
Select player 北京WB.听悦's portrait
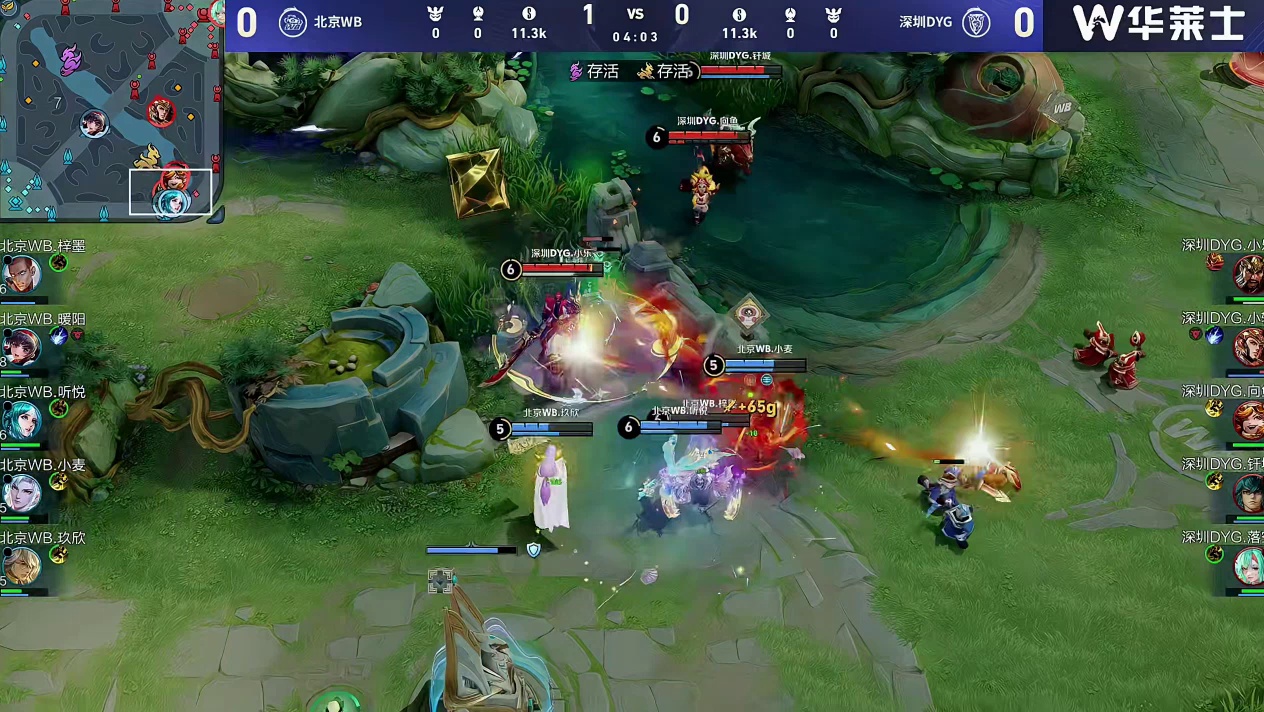pyautogui.click(x=20, y=419)
